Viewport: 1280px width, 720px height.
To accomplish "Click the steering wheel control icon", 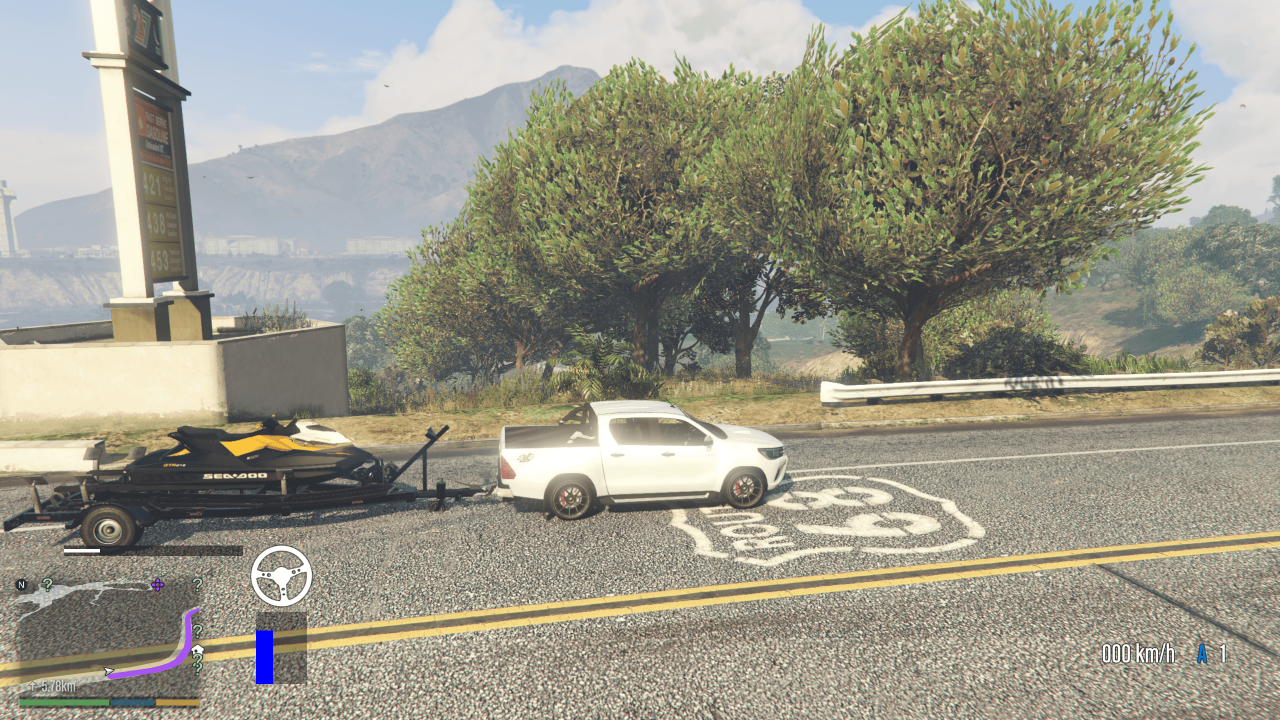I will click(x=283, y=574).
